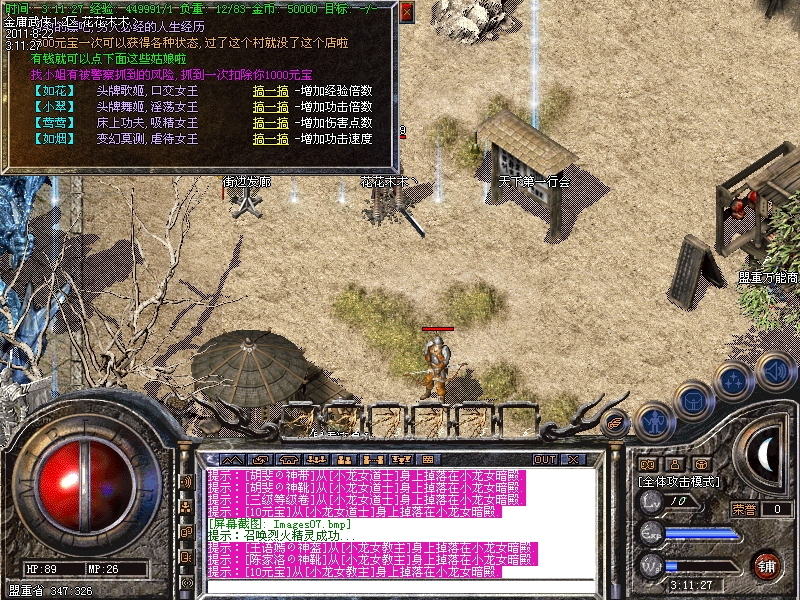Click the OUT button above chat

545,459
